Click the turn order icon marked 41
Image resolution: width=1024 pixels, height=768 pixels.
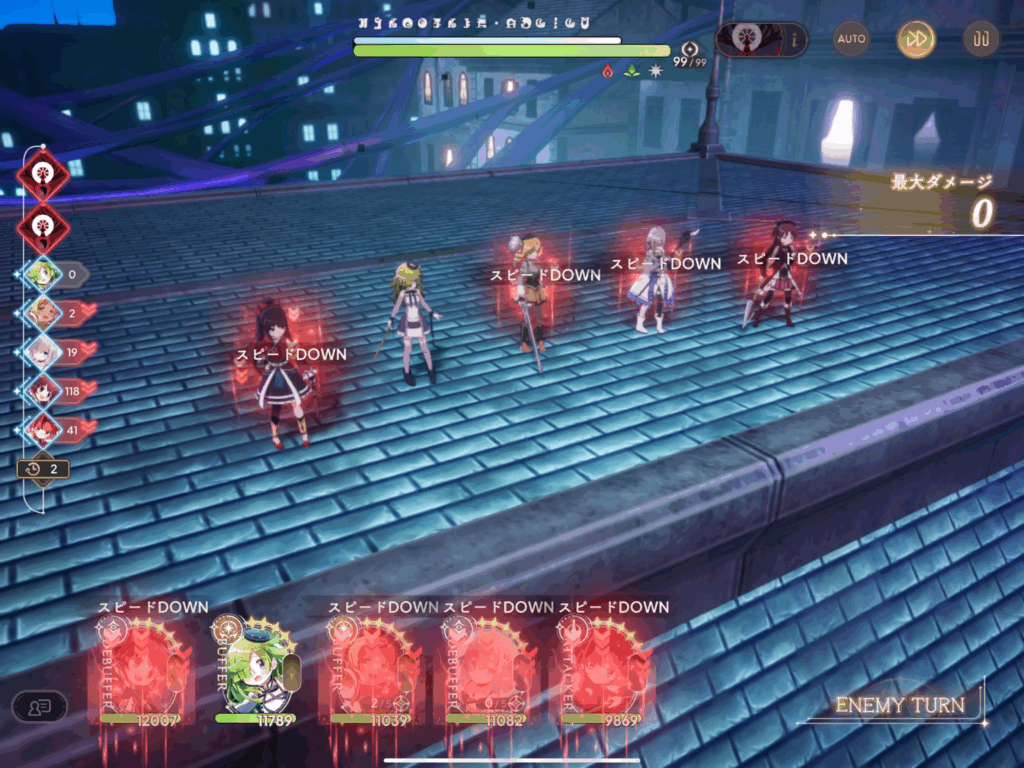click(42, 428)
